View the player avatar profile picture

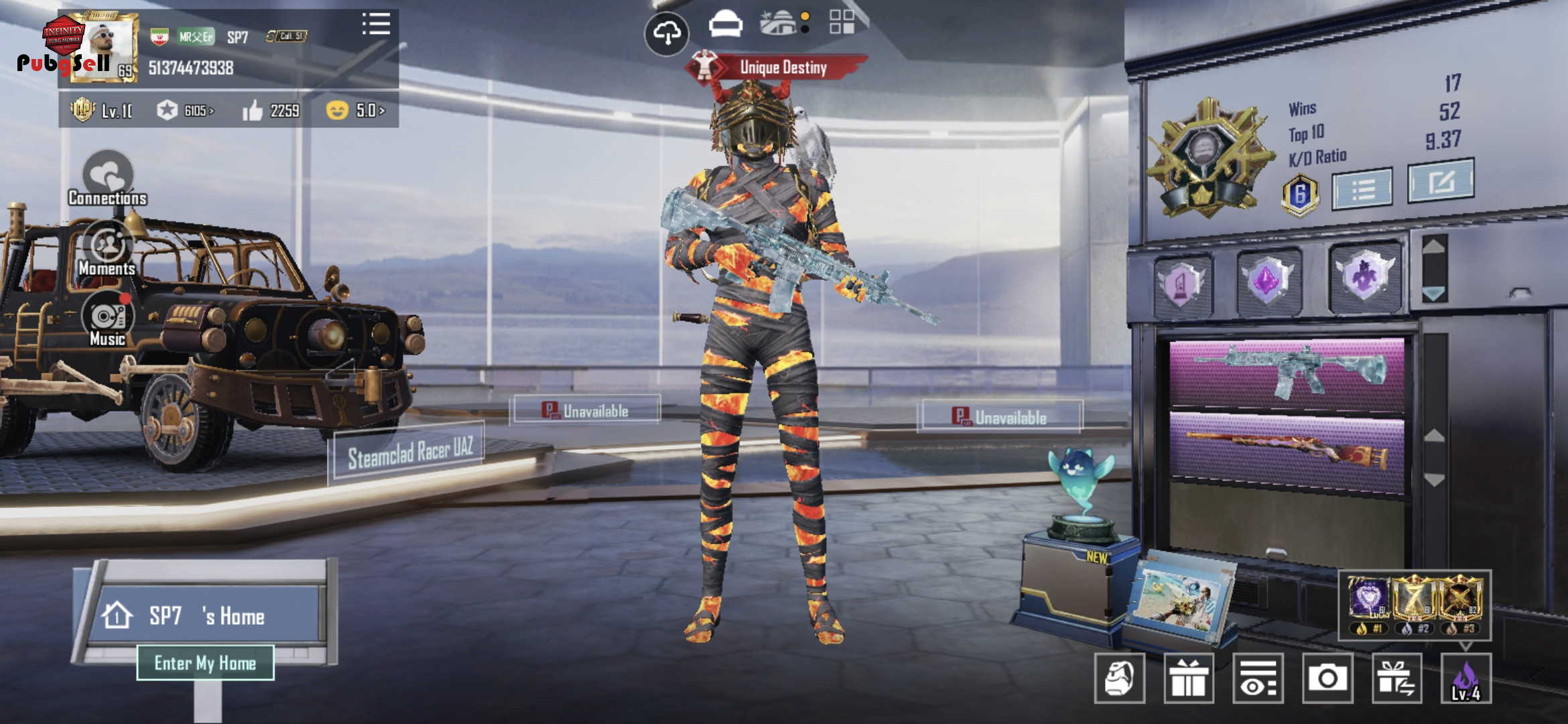pos(104,47)
